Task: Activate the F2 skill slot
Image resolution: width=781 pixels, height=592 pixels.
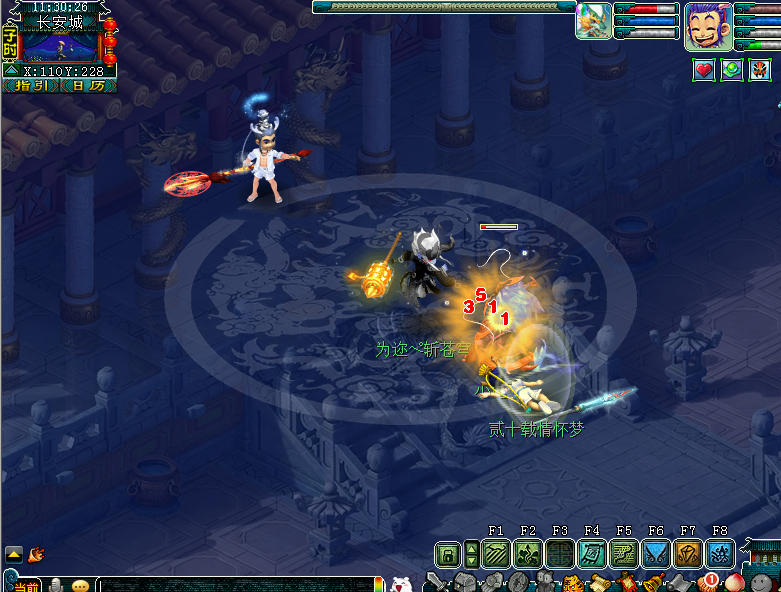Action: point(528,554)
